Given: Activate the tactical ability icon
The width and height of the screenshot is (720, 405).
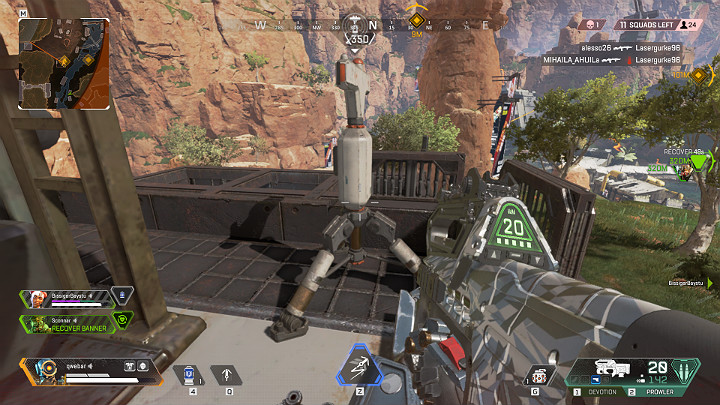Looking at the screenshot, I should 357,367.
